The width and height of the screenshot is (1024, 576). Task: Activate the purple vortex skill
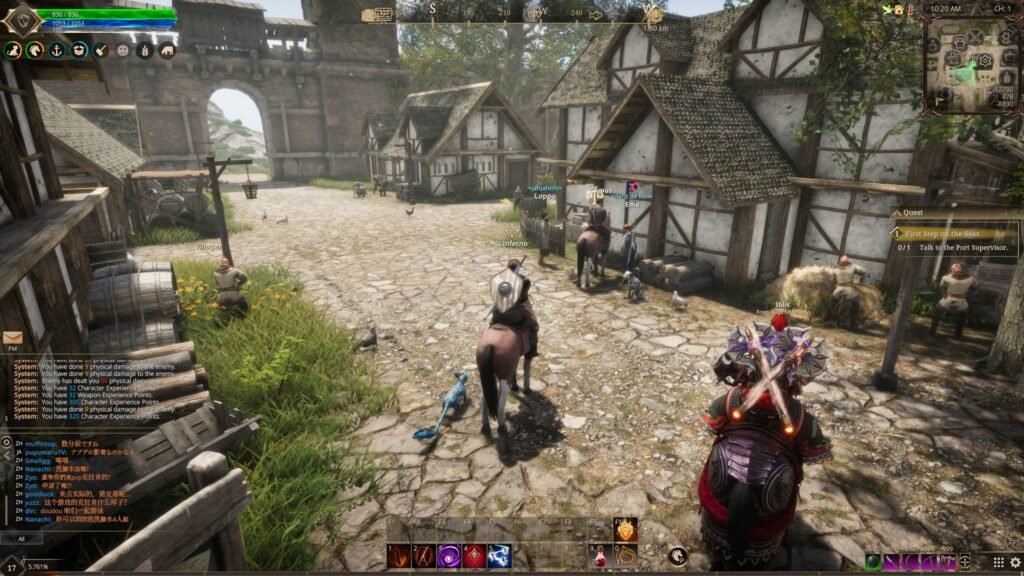[x=448, y=555]
